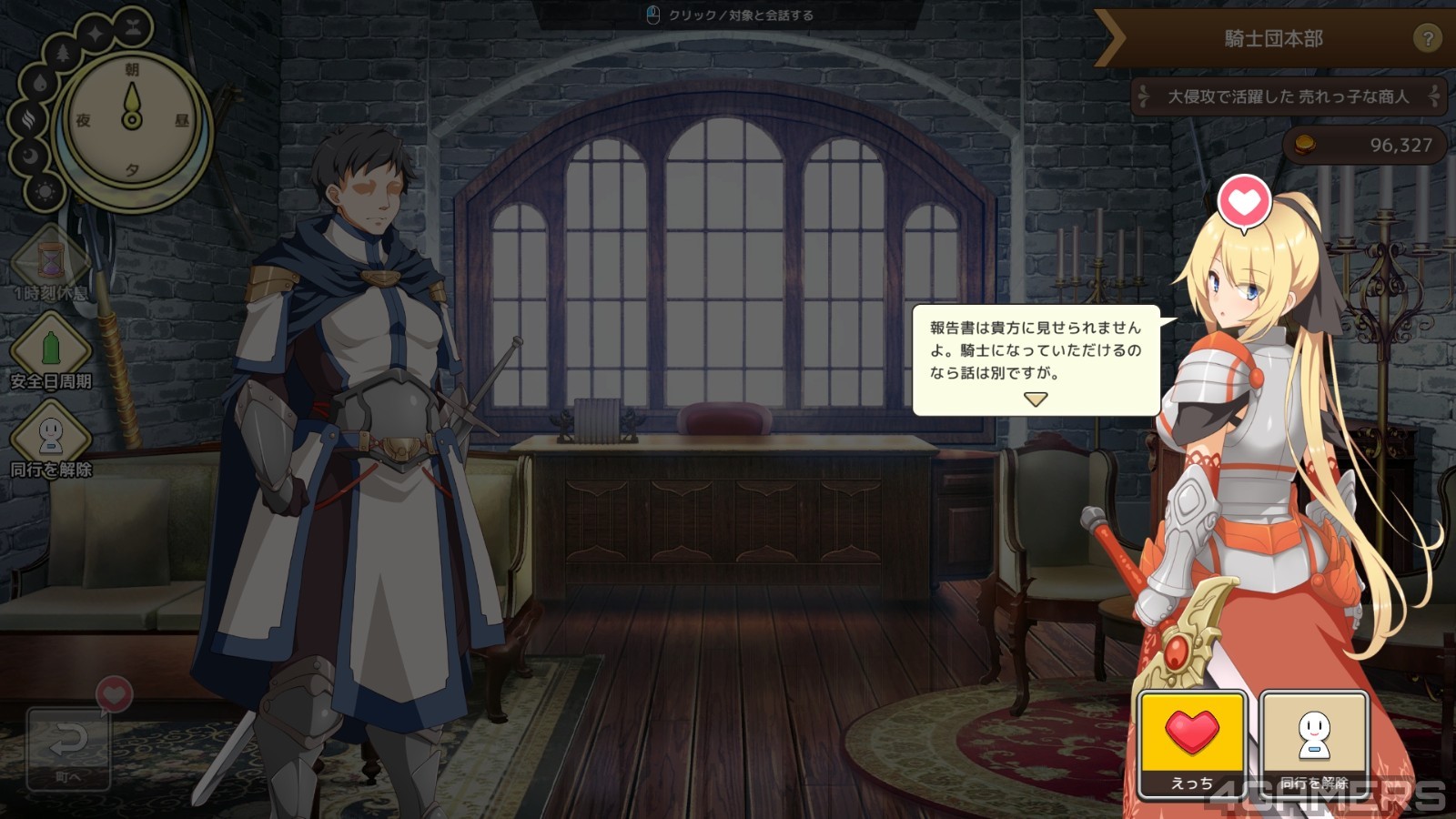Choose the yellow えっち heart button
This screenshot has width=1456, height=819.
coord(1191,742)
